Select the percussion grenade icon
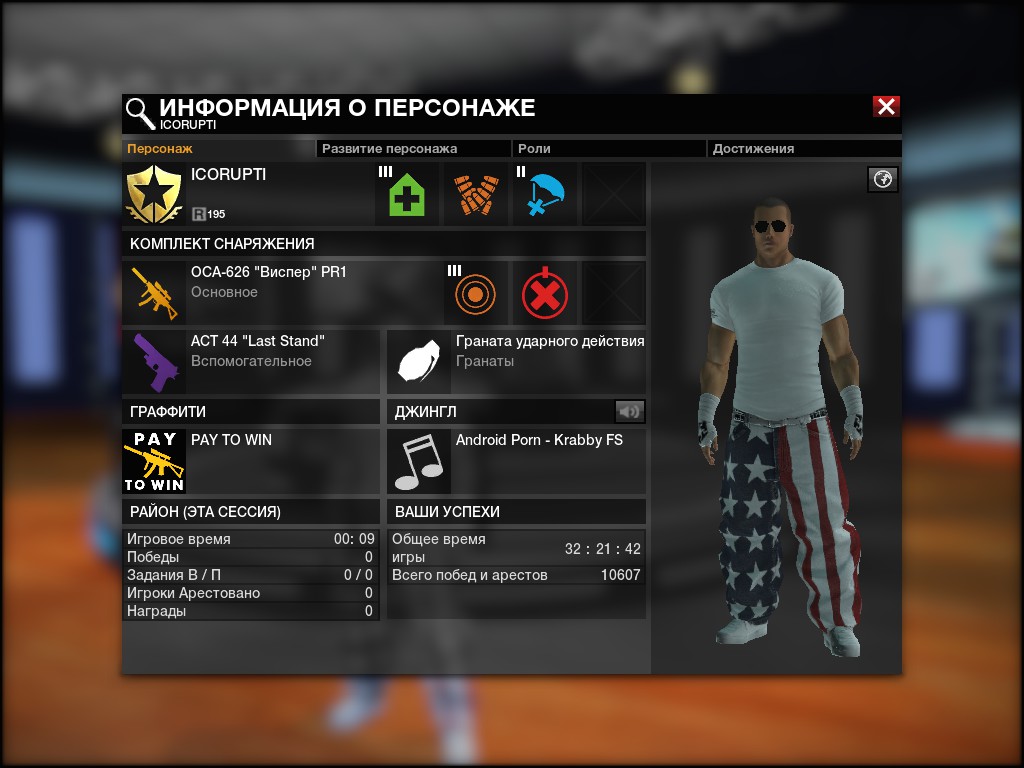 (x=419, y=362)
